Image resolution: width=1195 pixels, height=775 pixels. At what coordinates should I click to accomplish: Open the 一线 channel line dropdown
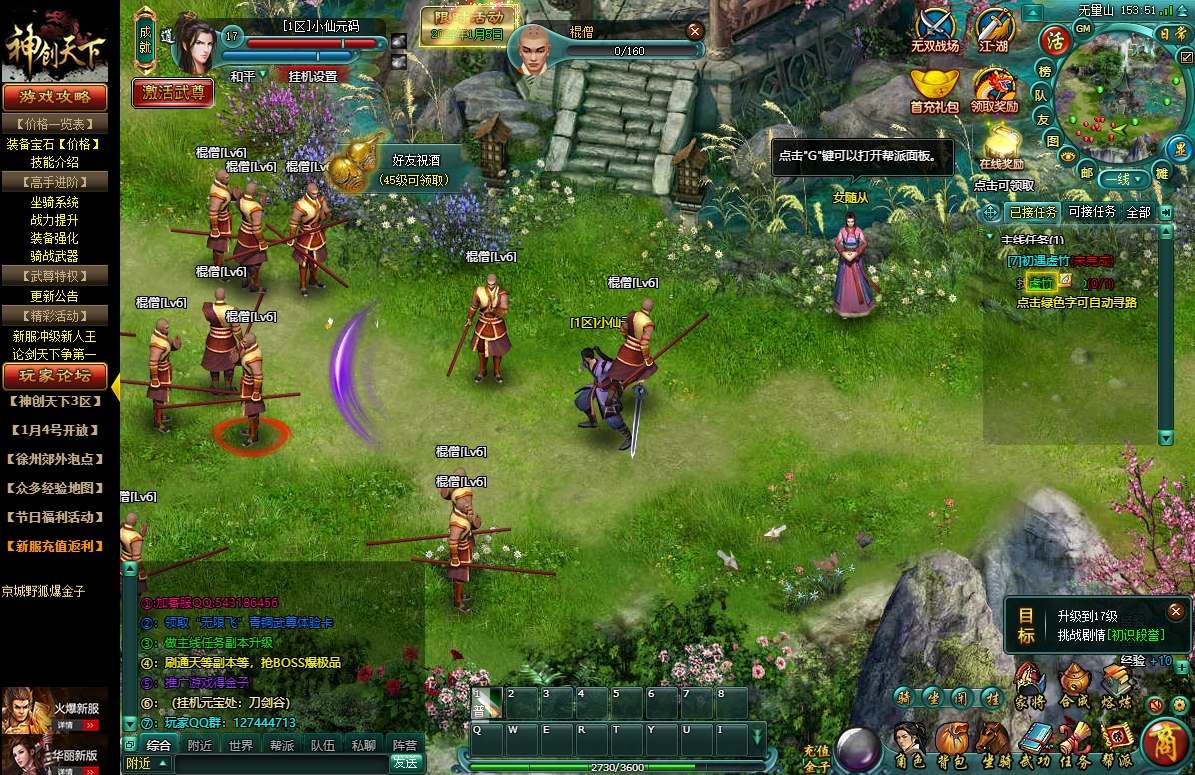tap(1121, 180)
